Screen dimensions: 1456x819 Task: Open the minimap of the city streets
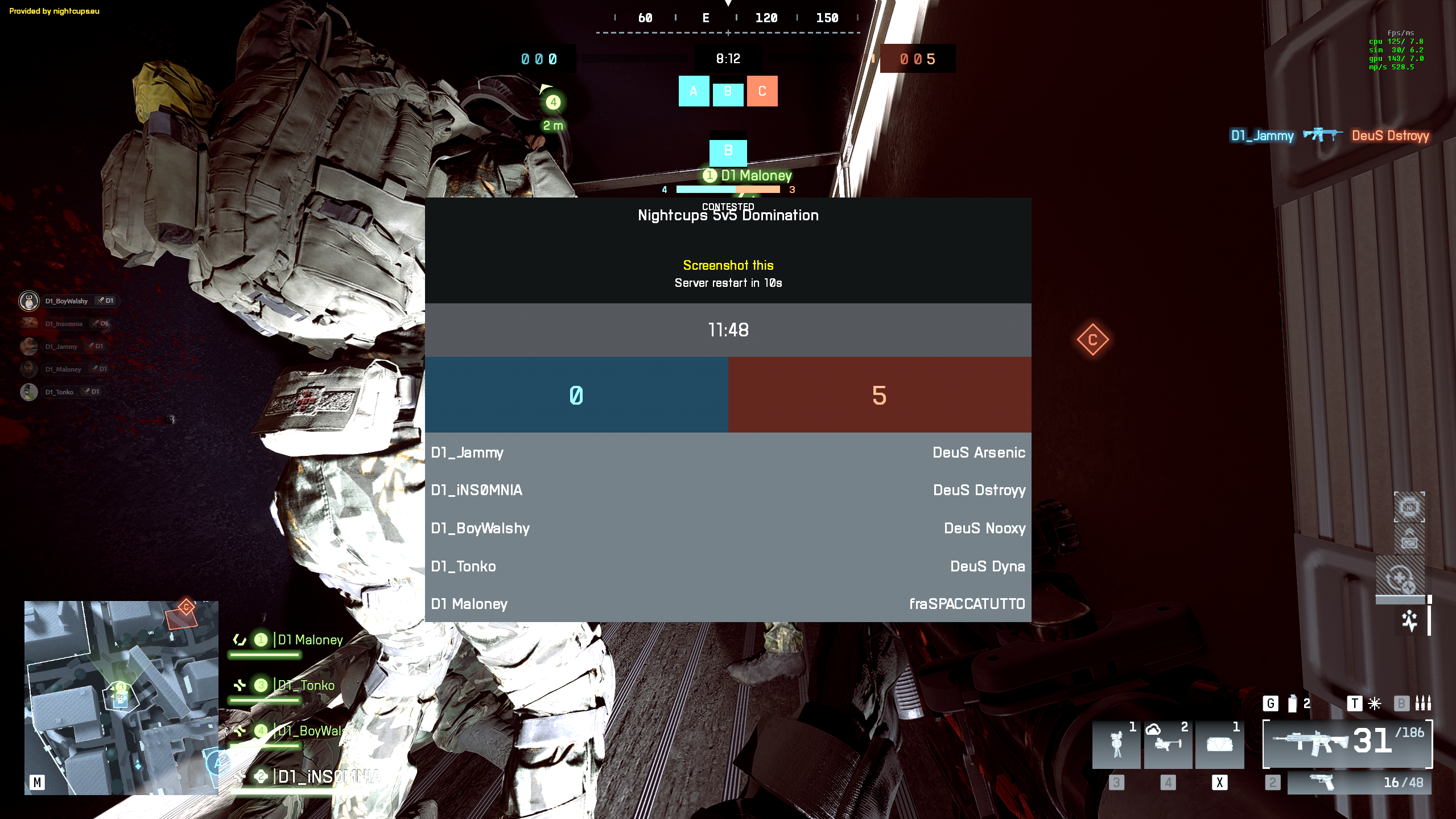[121, 697]
